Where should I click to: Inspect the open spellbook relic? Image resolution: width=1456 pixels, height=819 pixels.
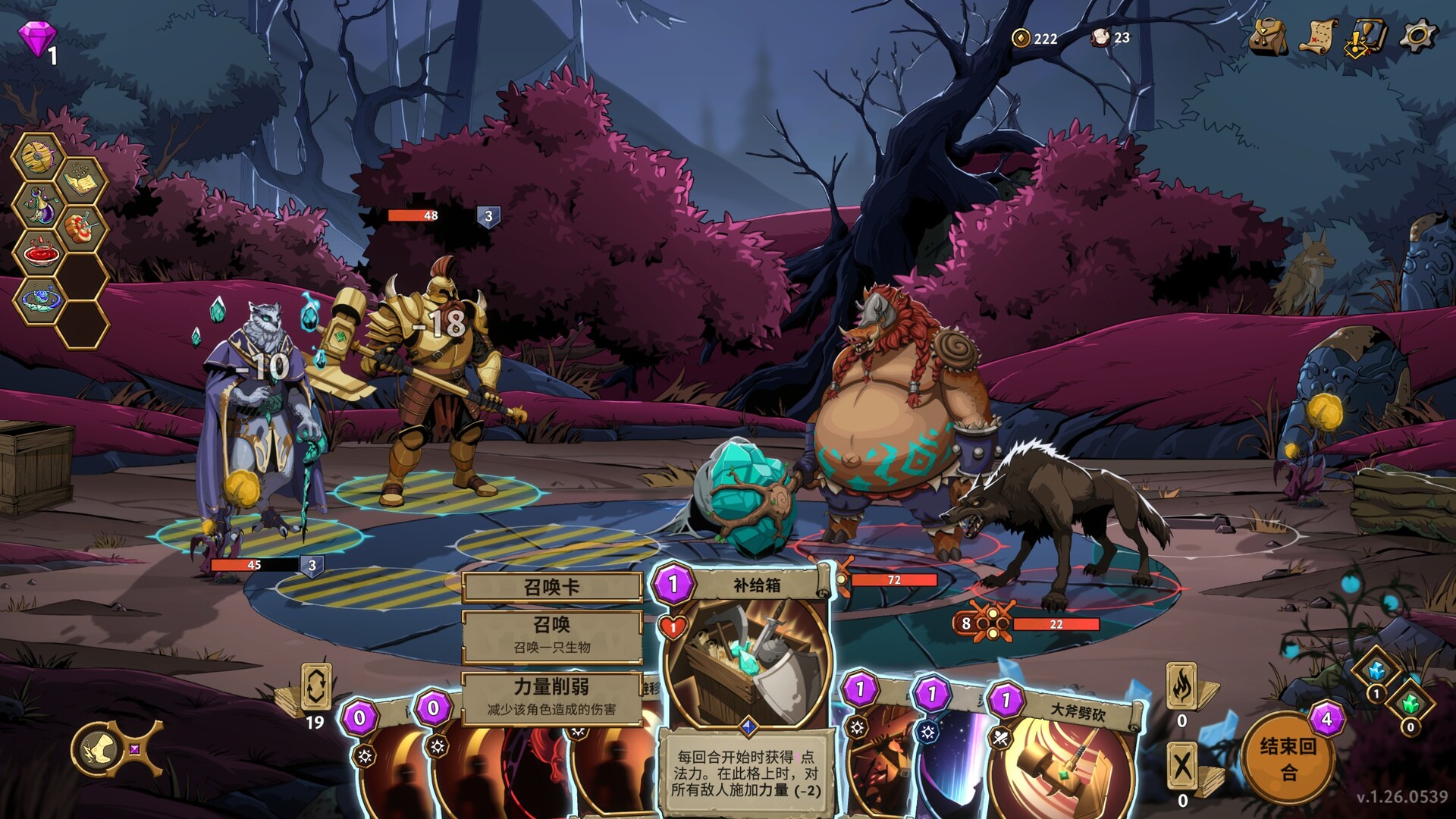pyautogui.click(x=80, y=182)
